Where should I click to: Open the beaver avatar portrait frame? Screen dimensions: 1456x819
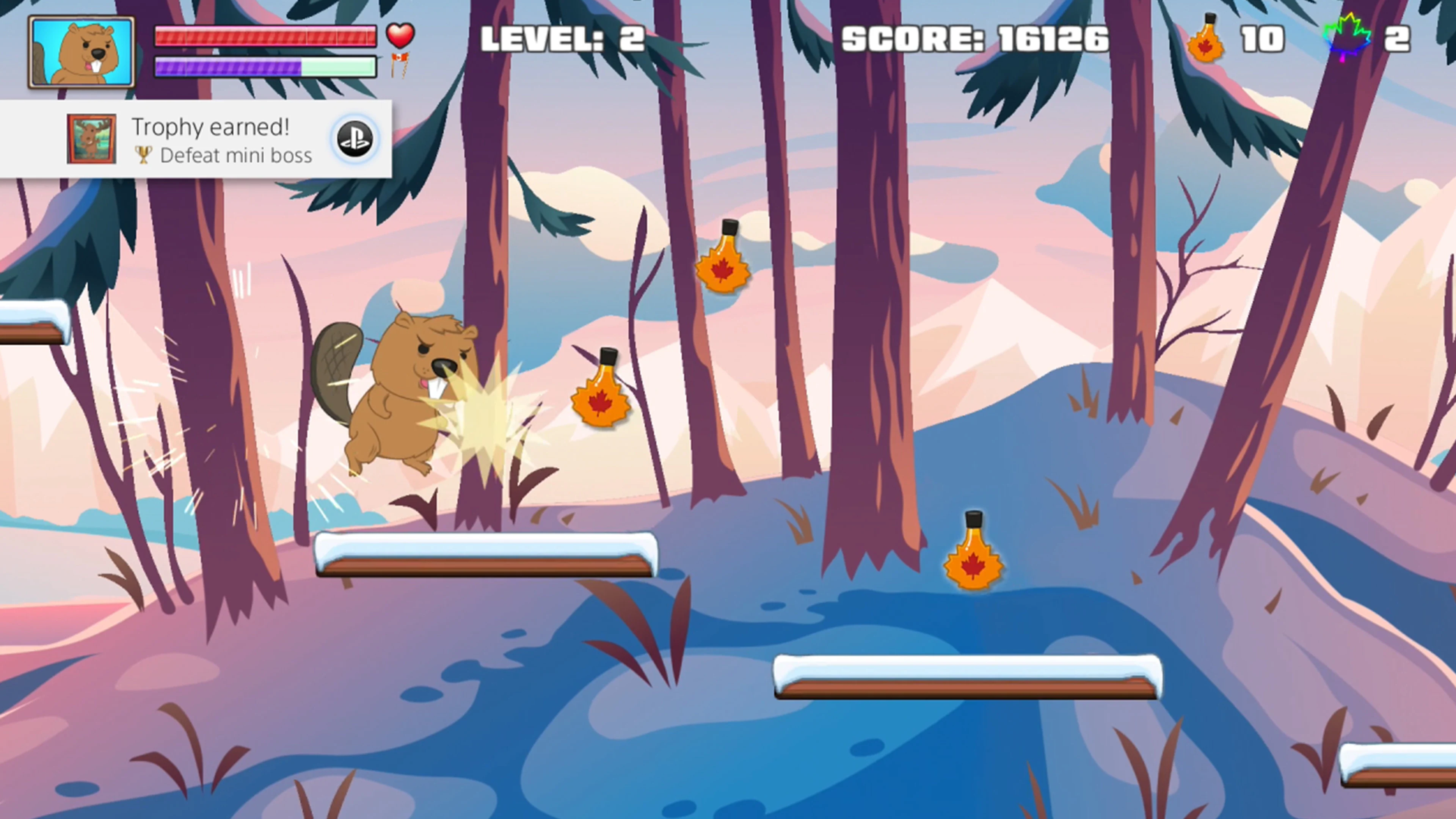click(82, 51)
